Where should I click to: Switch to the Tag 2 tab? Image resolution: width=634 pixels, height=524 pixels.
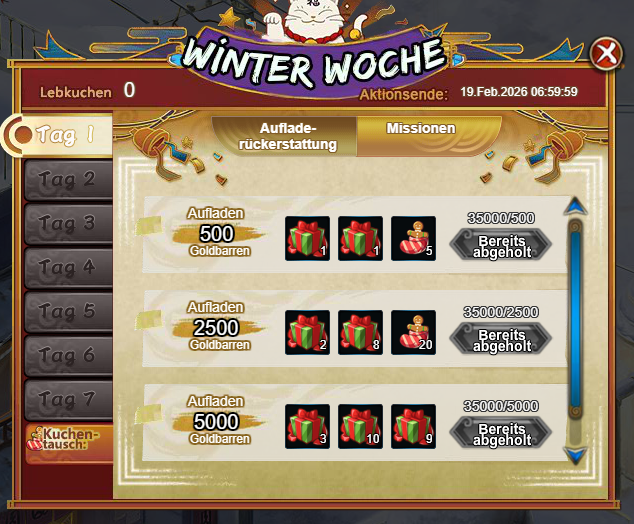68,180
